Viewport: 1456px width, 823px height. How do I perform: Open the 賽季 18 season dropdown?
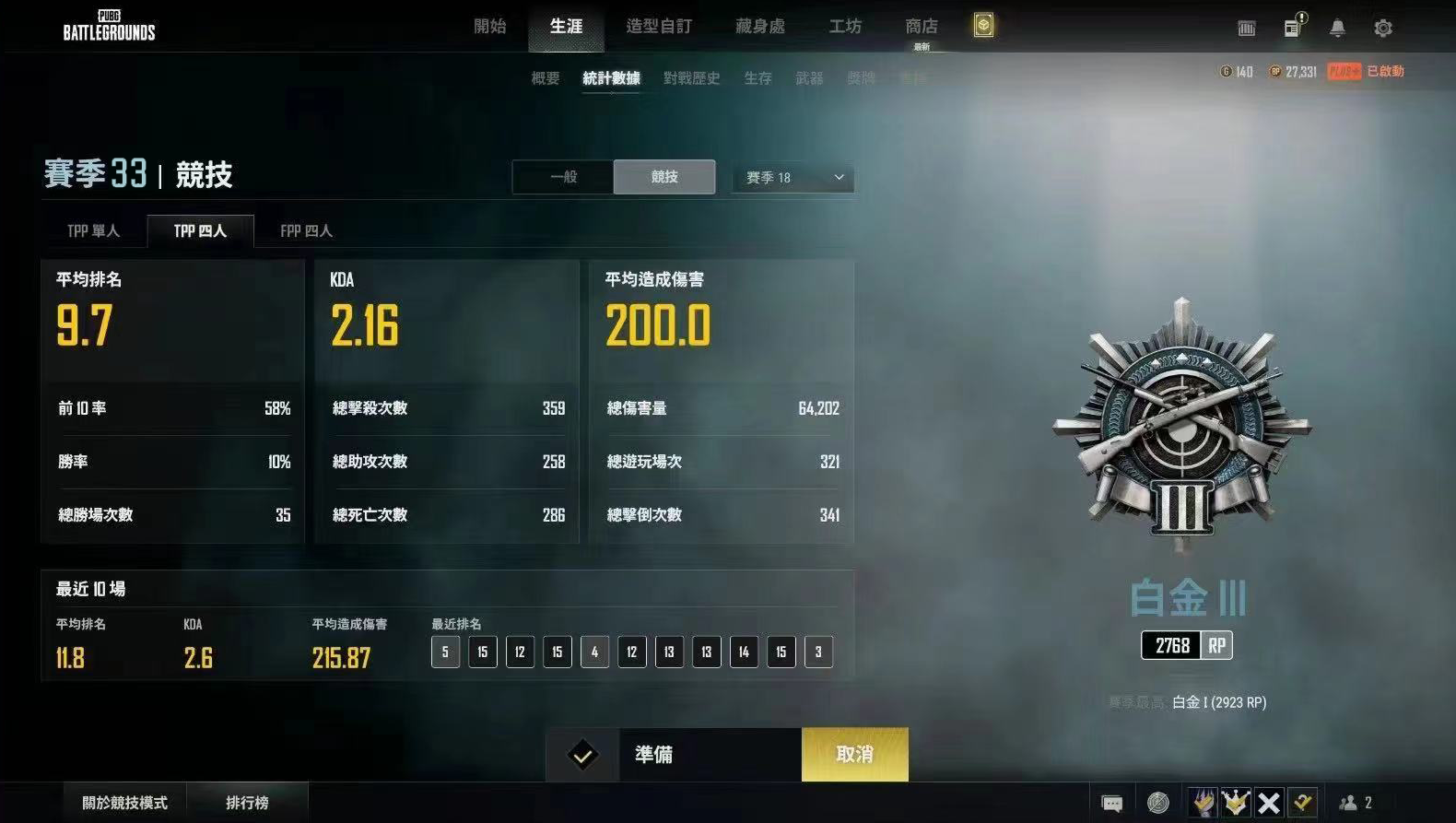[x=791, y=177]
